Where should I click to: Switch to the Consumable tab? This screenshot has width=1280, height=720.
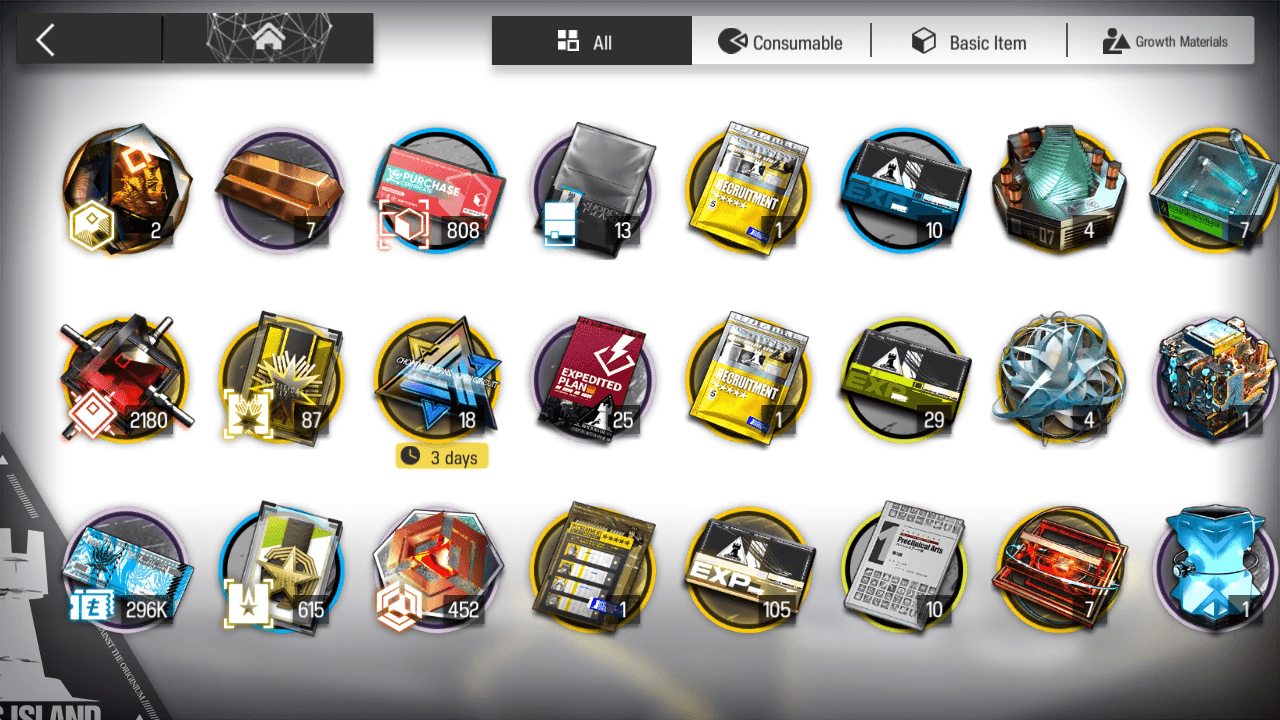coord(781,42)
